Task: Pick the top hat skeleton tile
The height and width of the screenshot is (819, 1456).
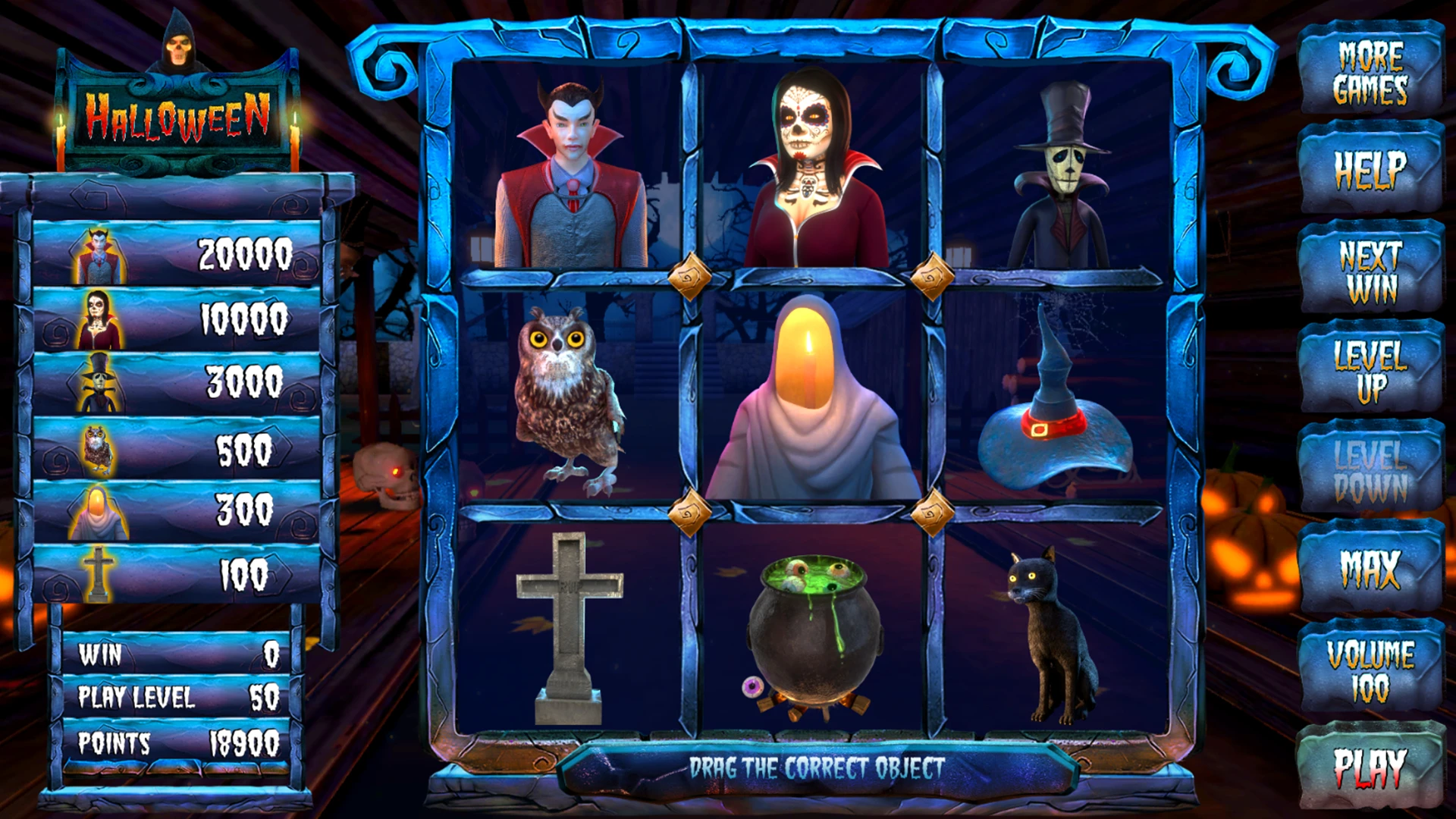Action: pos(1059,178)
